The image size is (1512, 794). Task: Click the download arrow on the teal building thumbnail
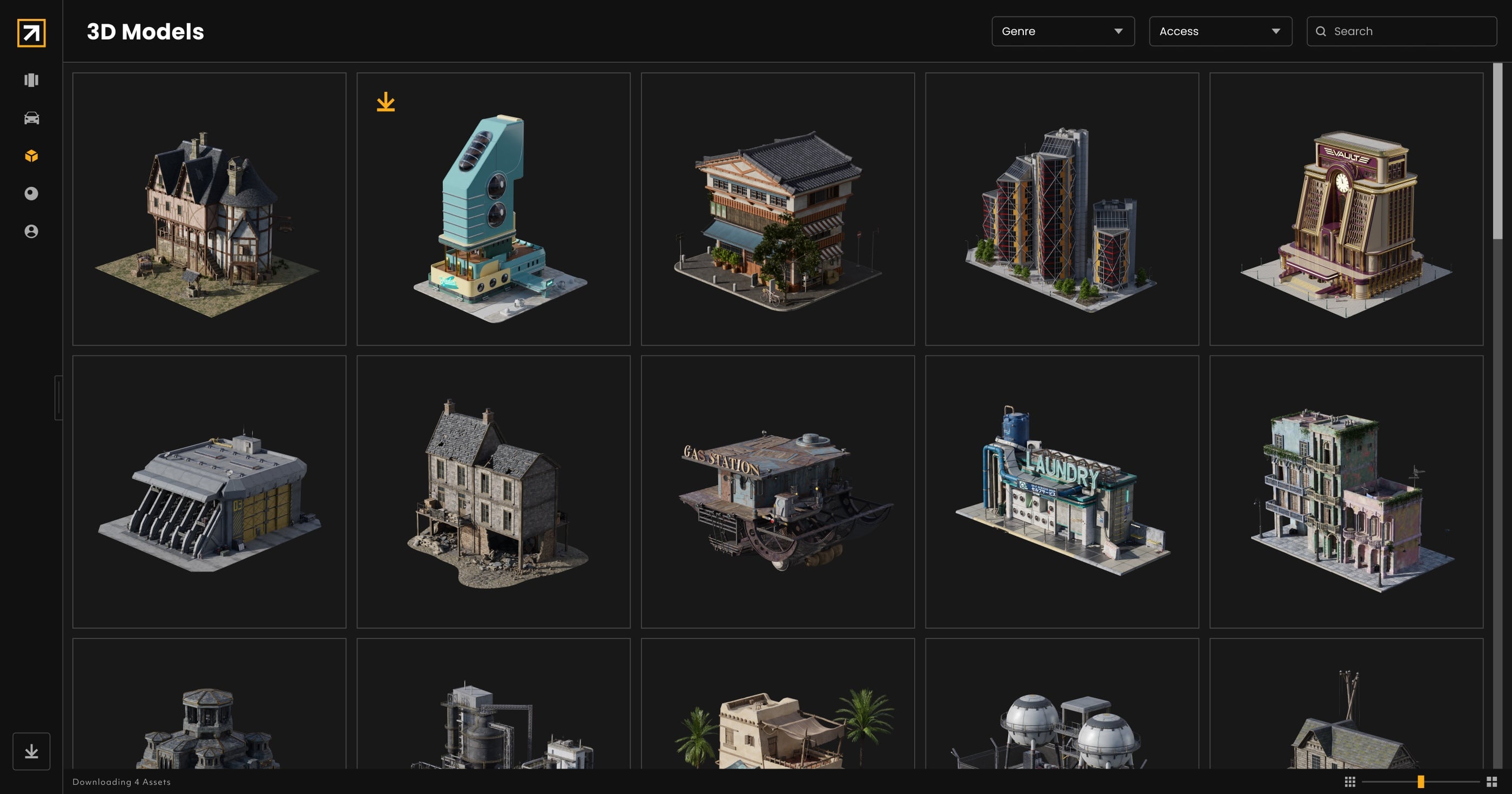tap(386, 103)
